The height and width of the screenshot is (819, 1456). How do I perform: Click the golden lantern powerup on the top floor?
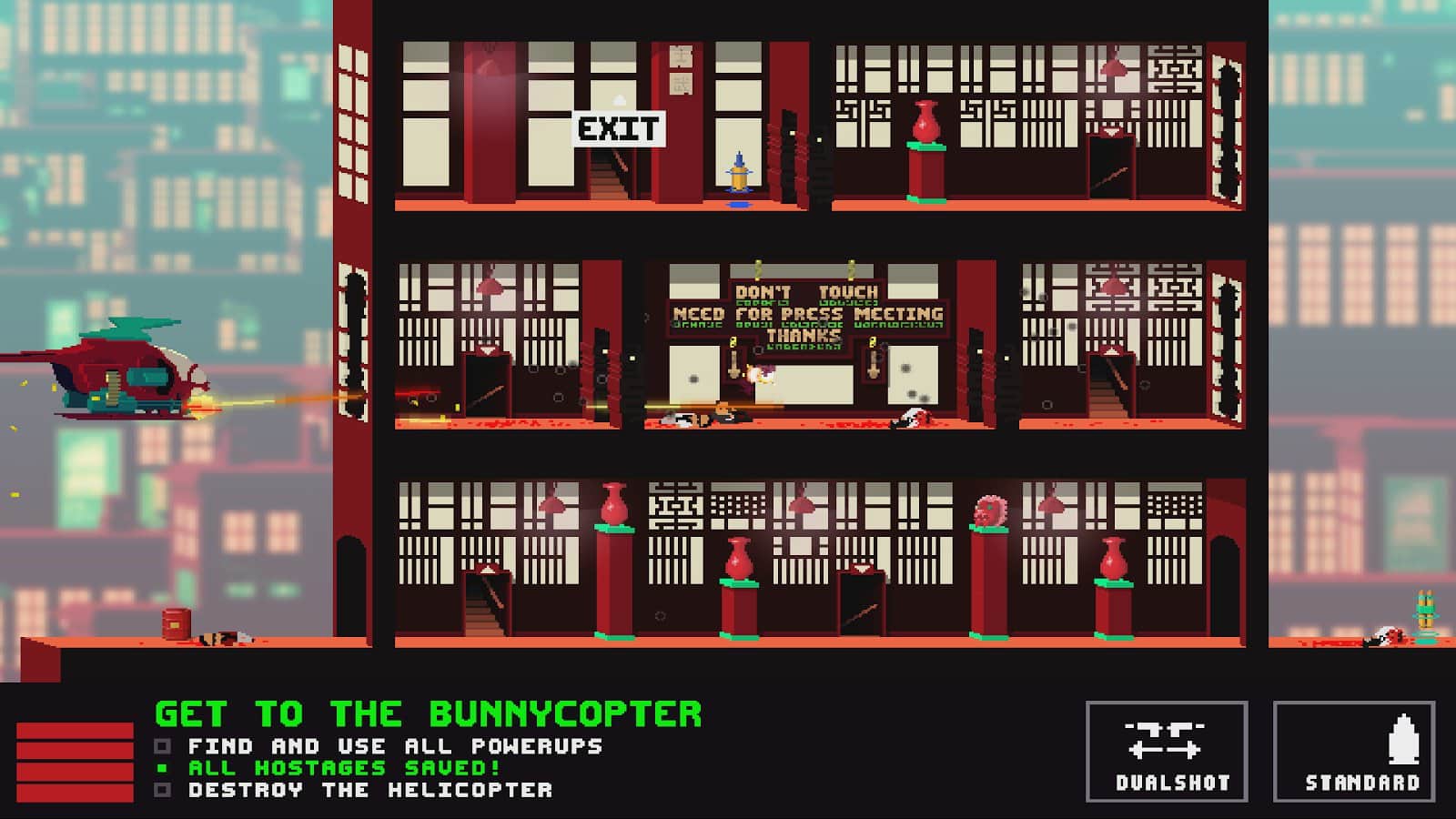[739, 177]
